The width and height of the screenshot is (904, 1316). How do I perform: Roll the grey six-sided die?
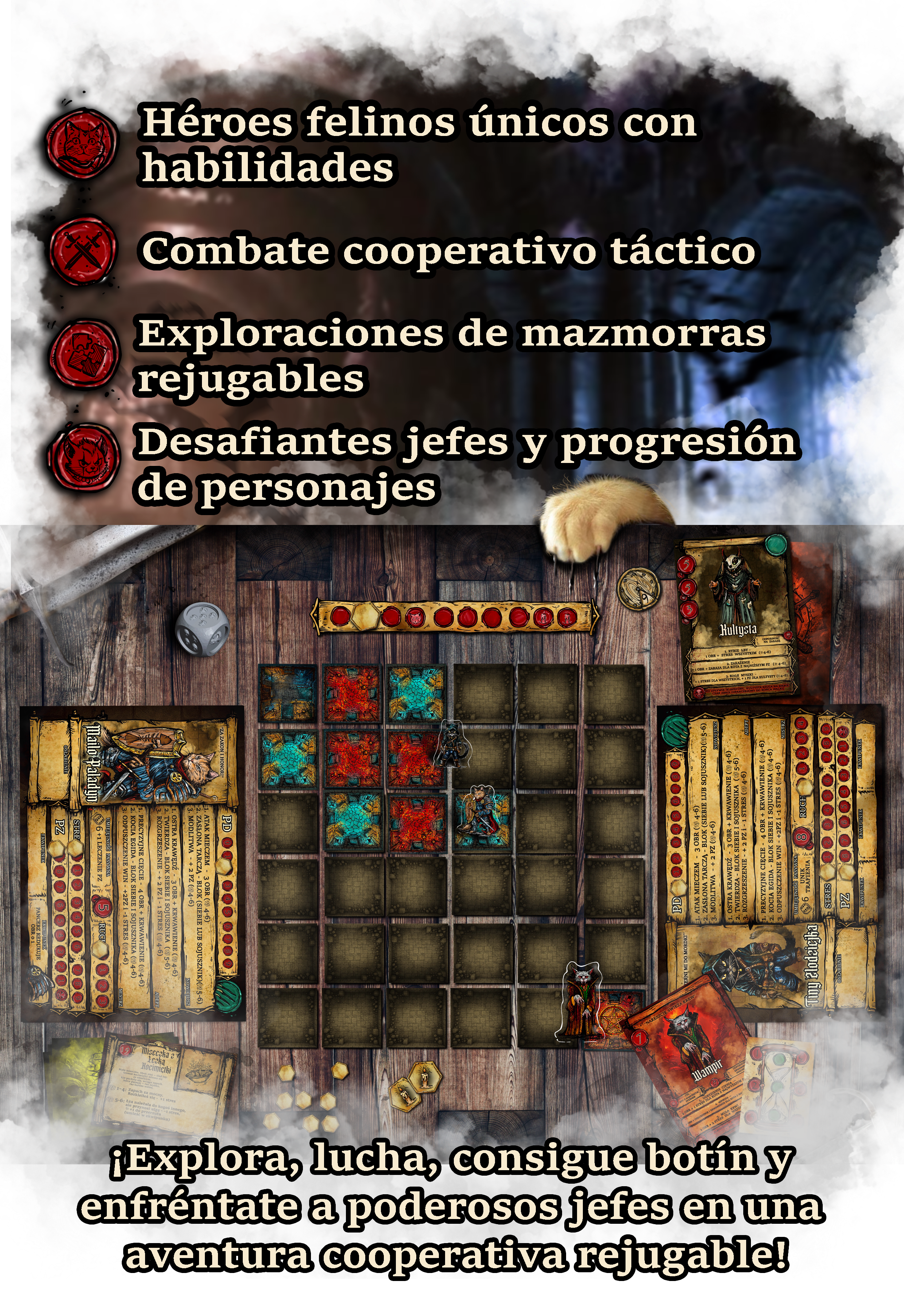(202, 629)
